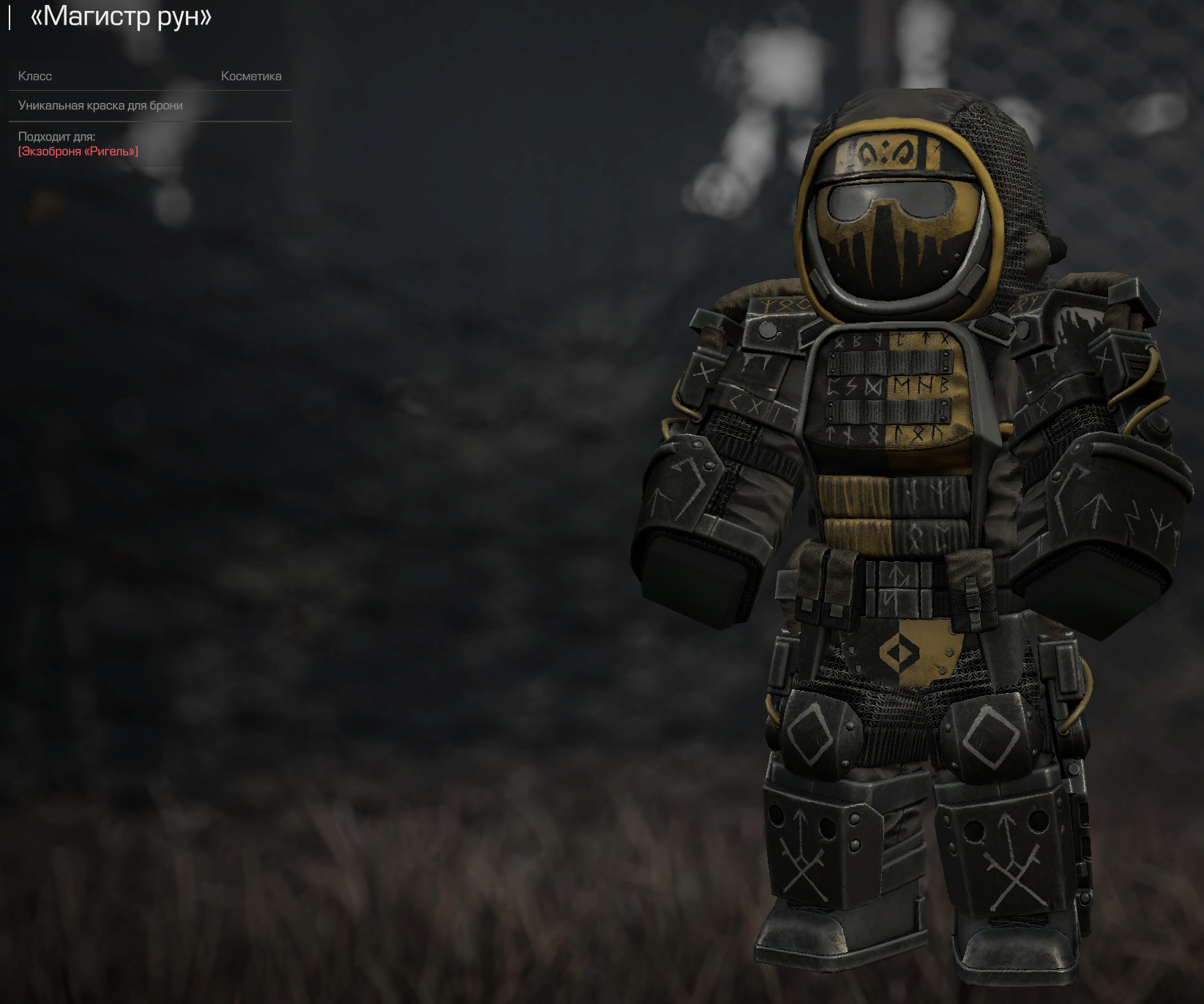The height and width of the screenshot is (1004, 1204).
Task: Open the red «Ригель» exo-armor link
Action: (78, 151)
